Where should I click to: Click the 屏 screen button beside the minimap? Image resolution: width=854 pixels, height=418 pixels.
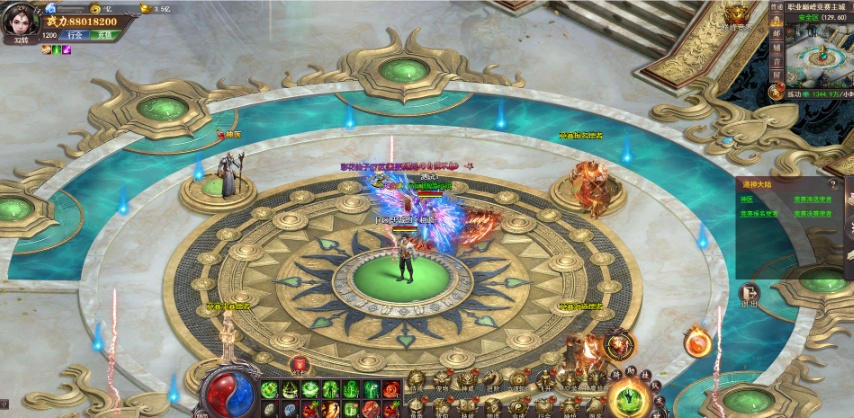coord(777,75)
